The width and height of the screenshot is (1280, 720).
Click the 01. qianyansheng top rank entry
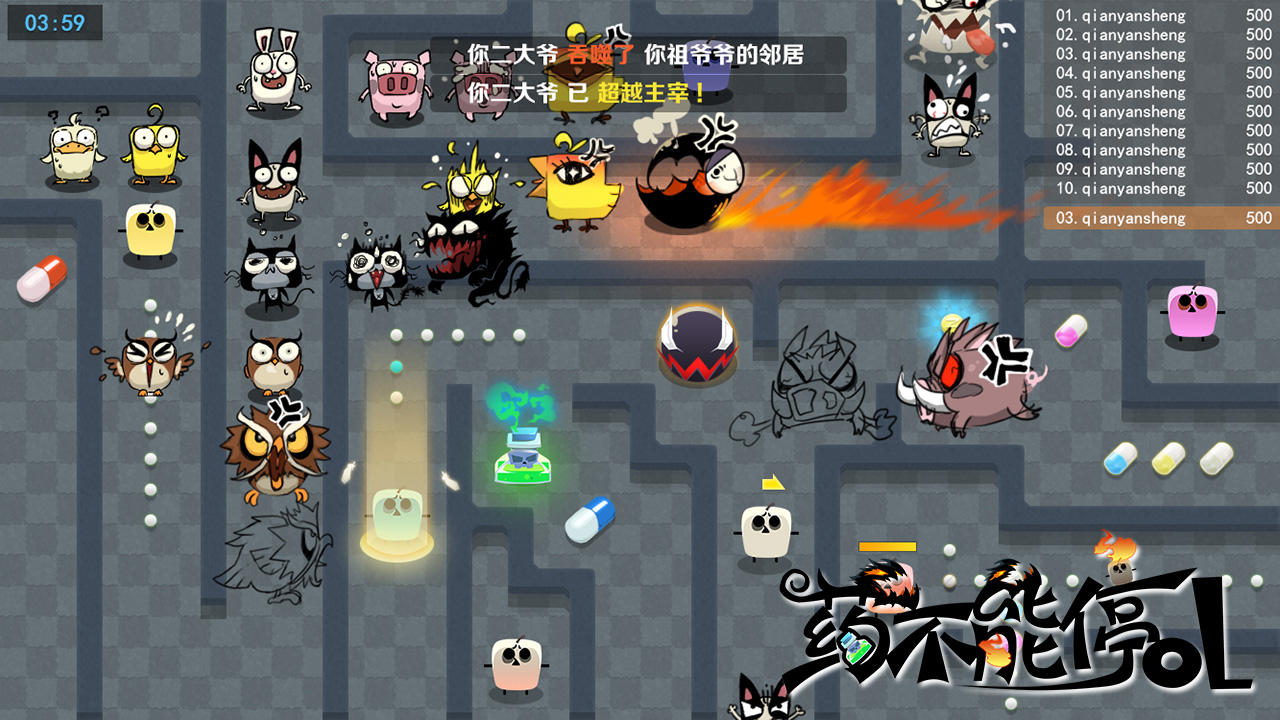(1118, 16)
